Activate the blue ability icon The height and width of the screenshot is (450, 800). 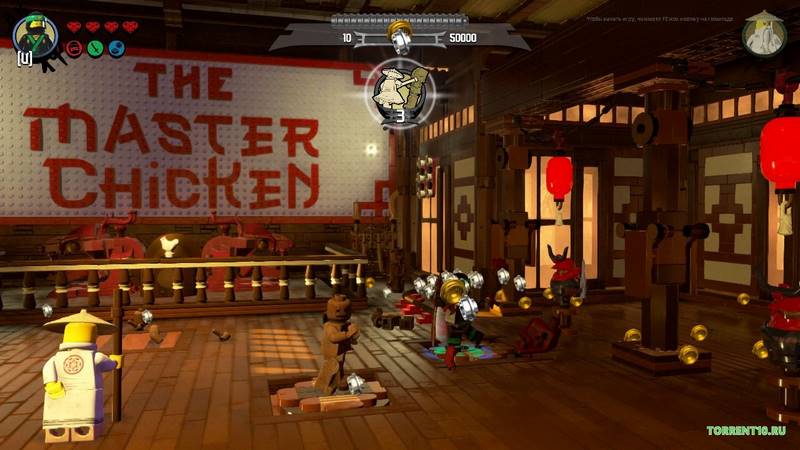(116, 48)
